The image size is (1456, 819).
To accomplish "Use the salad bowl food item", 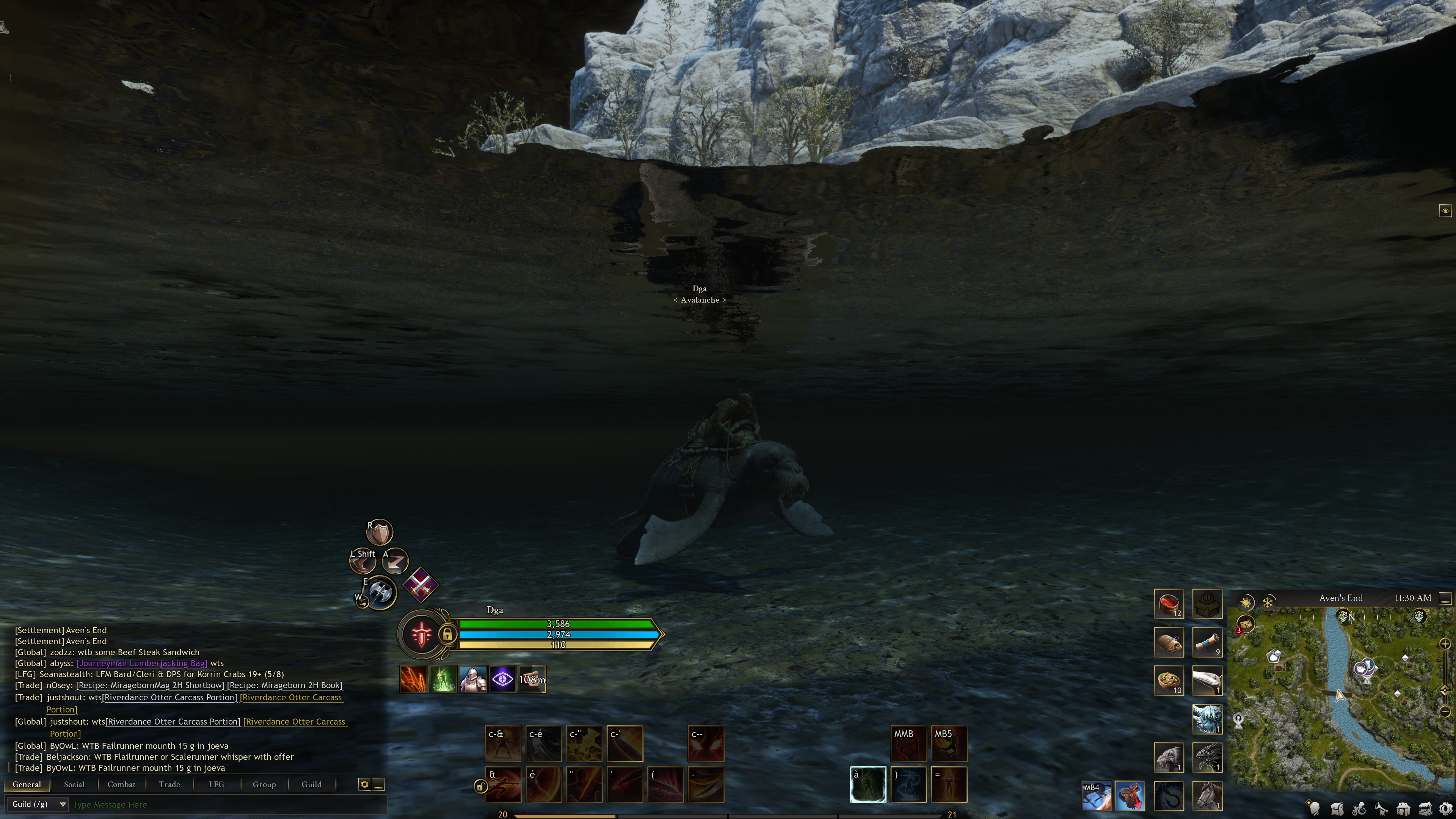I will pos(1168,680).
